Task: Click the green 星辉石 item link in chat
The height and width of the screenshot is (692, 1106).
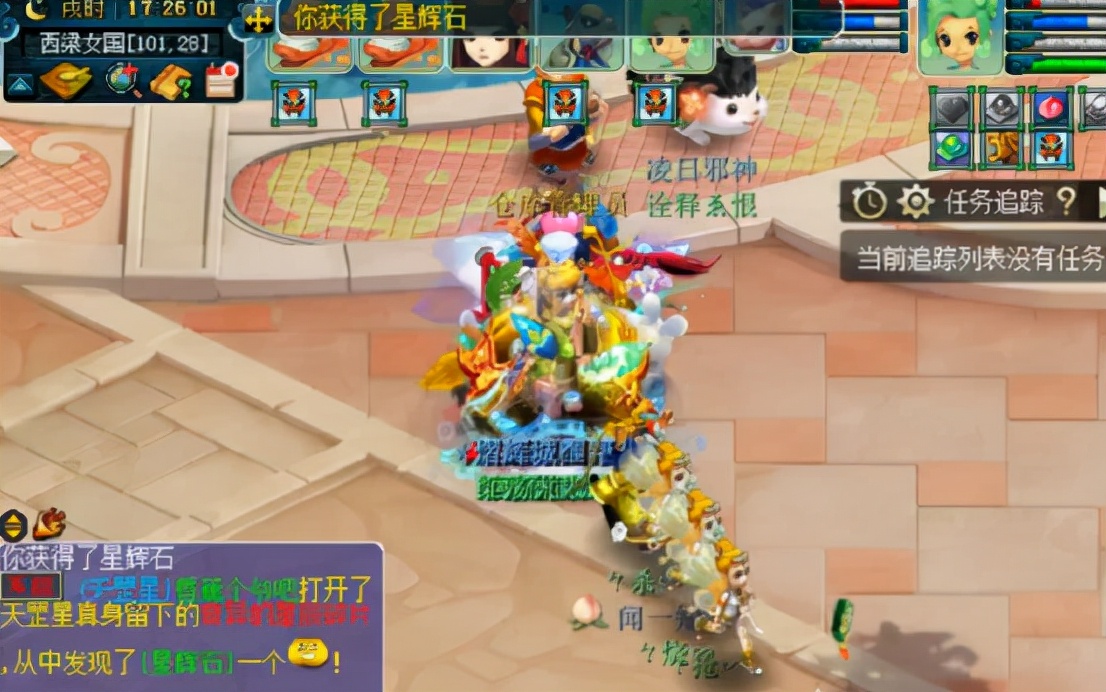Action: click(187, 661)
